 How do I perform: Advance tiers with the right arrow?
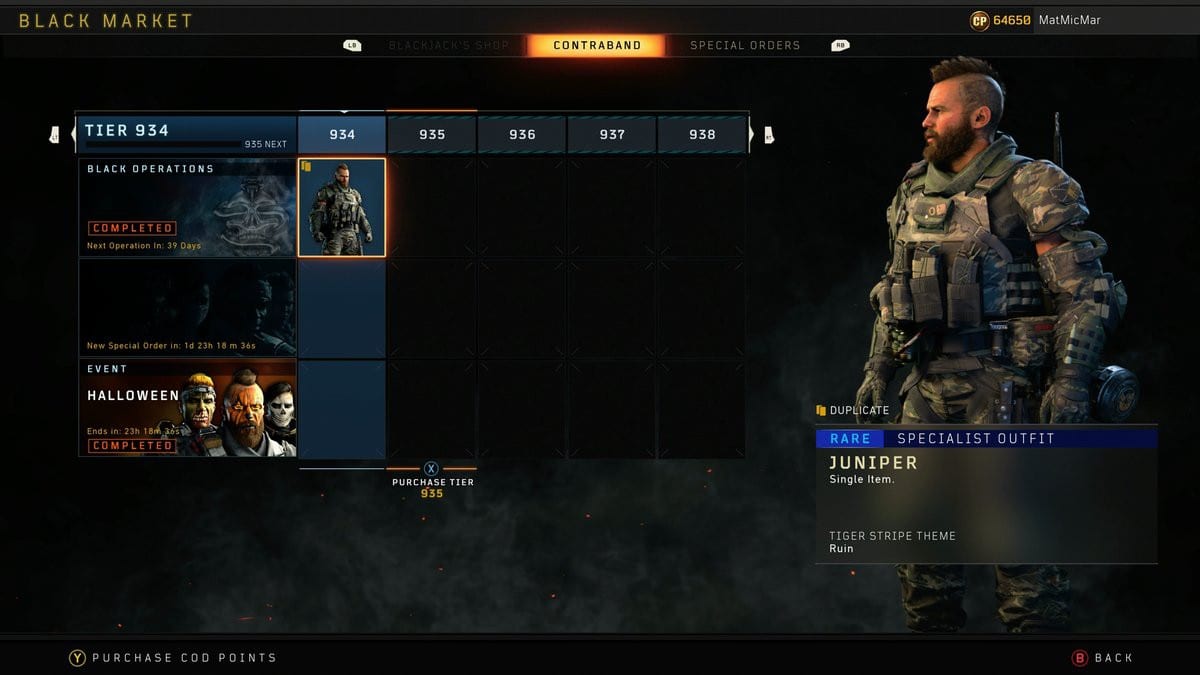click(x=767, y=134)
